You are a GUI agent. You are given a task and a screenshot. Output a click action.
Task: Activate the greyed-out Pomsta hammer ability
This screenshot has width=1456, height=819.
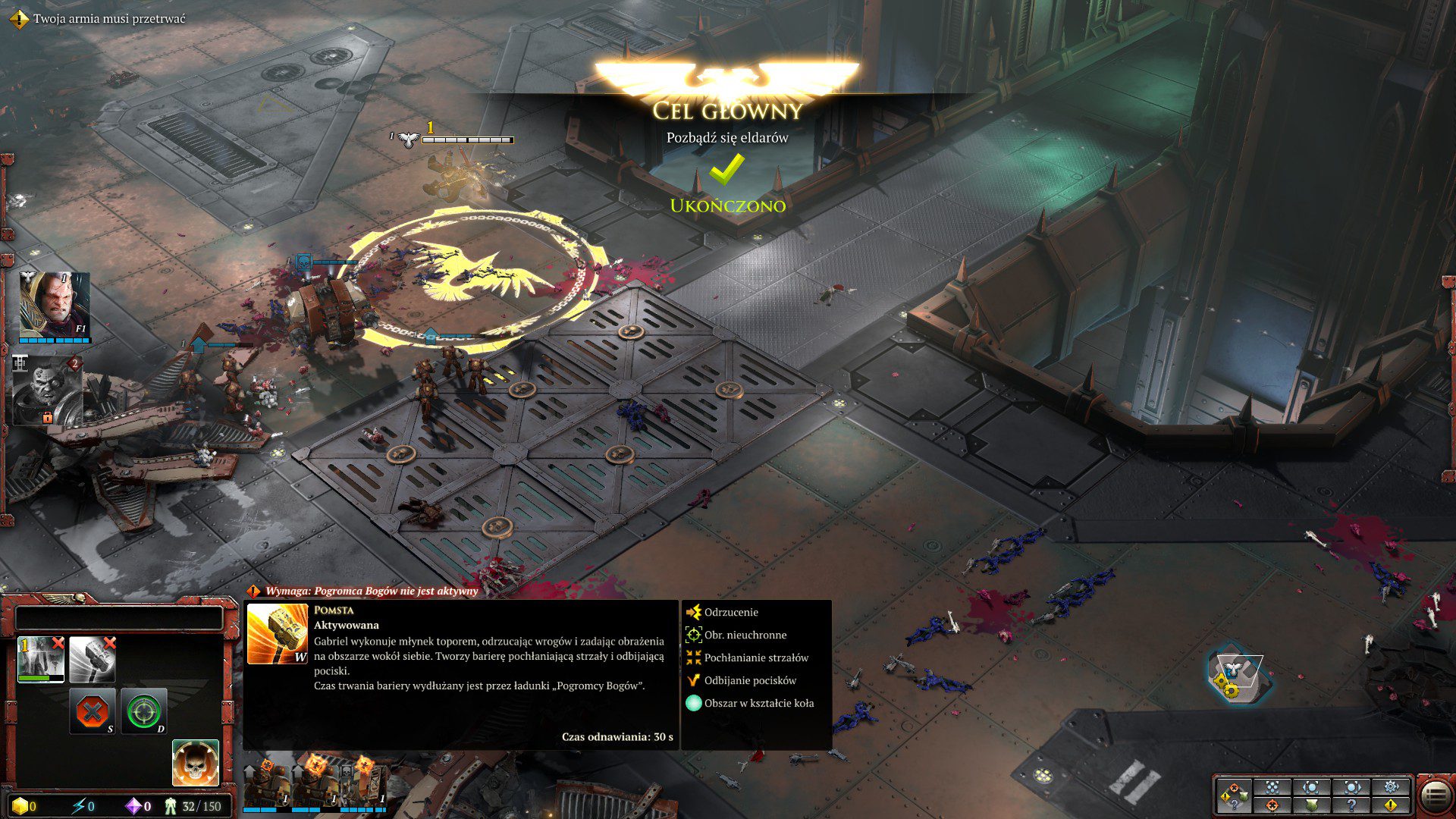[x=92, y=659]
